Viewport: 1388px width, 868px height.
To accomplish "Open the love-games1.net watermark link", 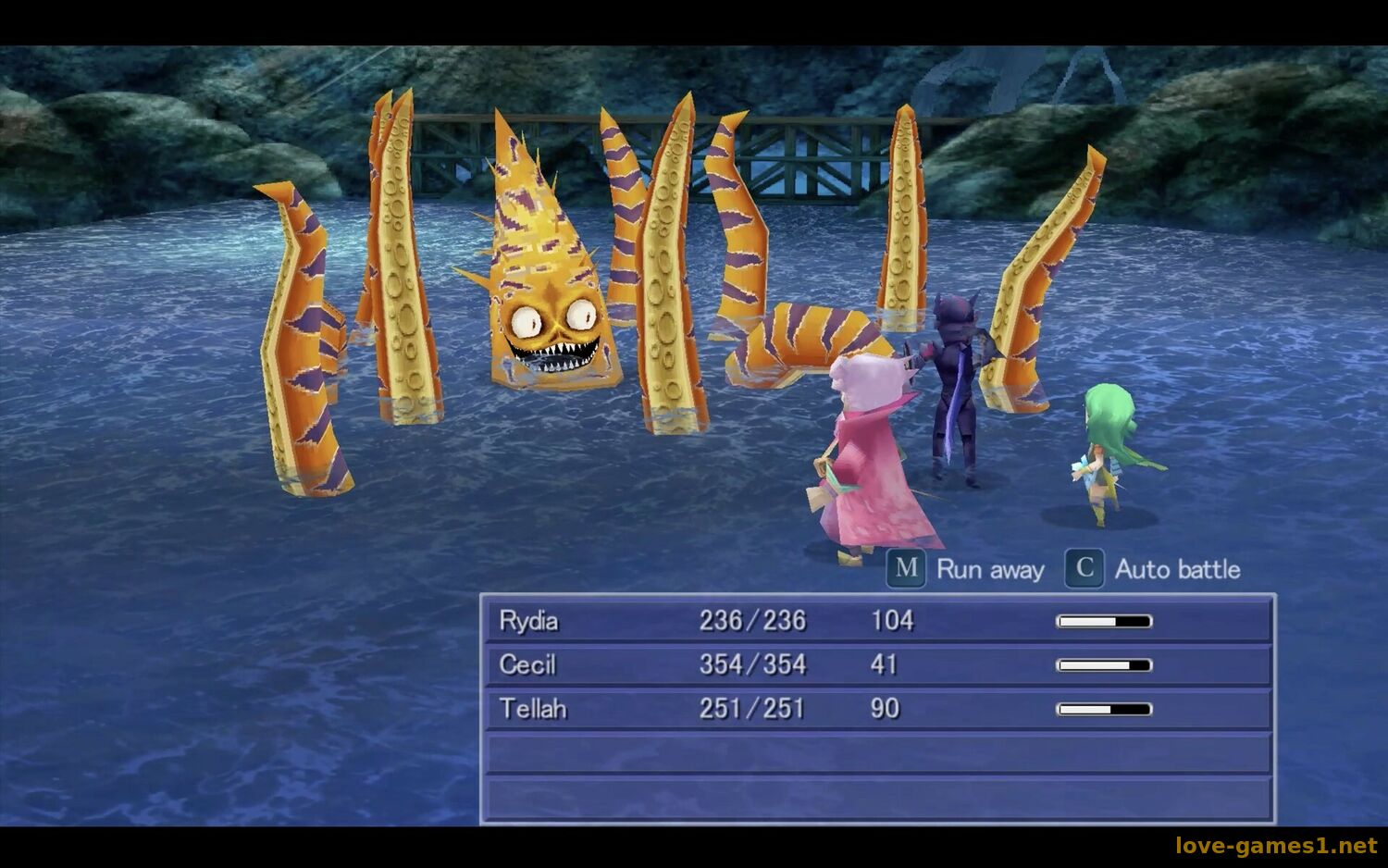I will pyautogui.click(x=1275, y=846).
